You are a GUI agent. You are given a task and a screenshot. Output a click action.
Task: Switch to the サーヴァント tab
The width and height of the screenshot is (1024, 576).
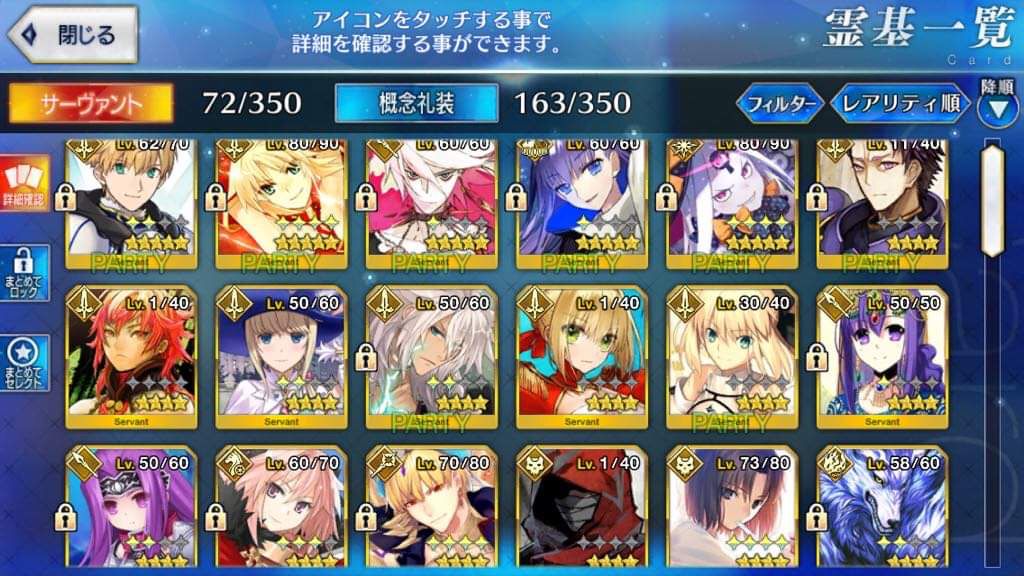pyautogui.click(x=91, y=102)
